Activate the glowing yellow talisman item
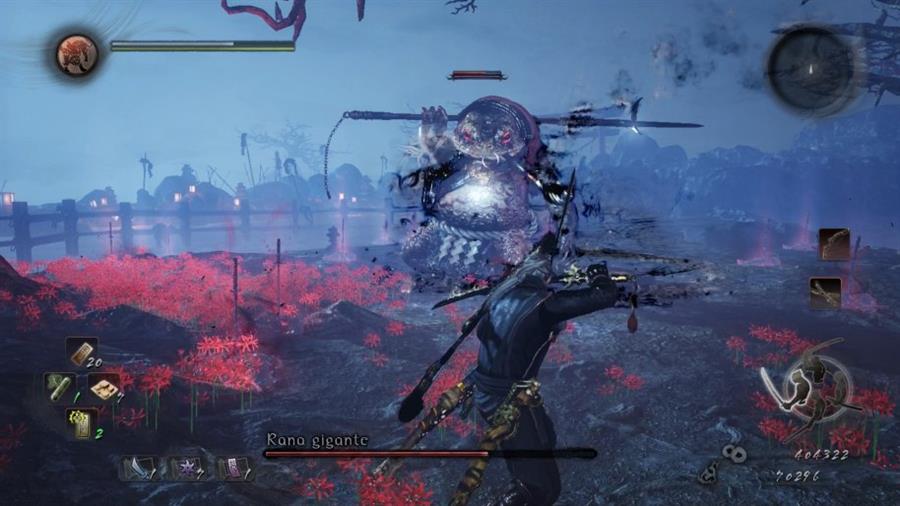The width and height of the screenshot is (900, 506). [80, 423]
